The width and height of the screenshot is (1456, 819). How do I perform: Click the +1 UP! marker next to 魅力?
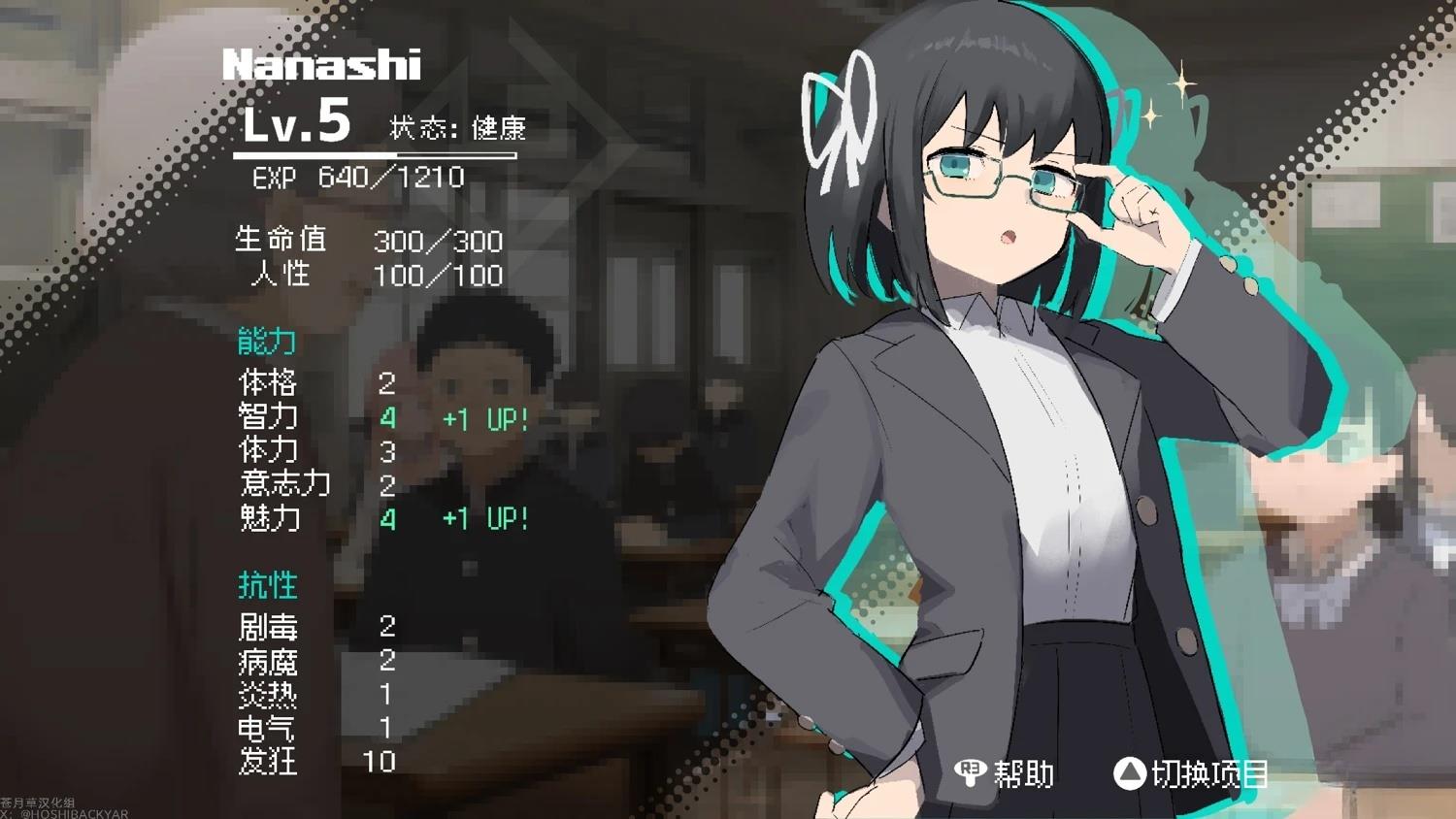(484, 520)
